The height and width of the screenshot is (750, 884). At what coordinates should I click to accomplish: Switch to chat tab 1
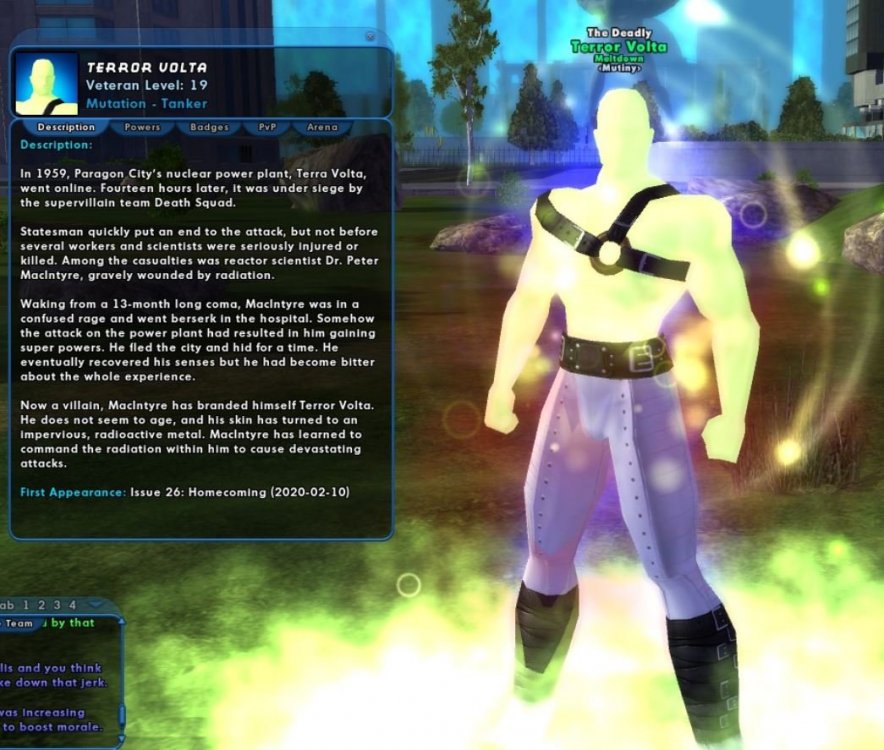click(x=27, y=605)
